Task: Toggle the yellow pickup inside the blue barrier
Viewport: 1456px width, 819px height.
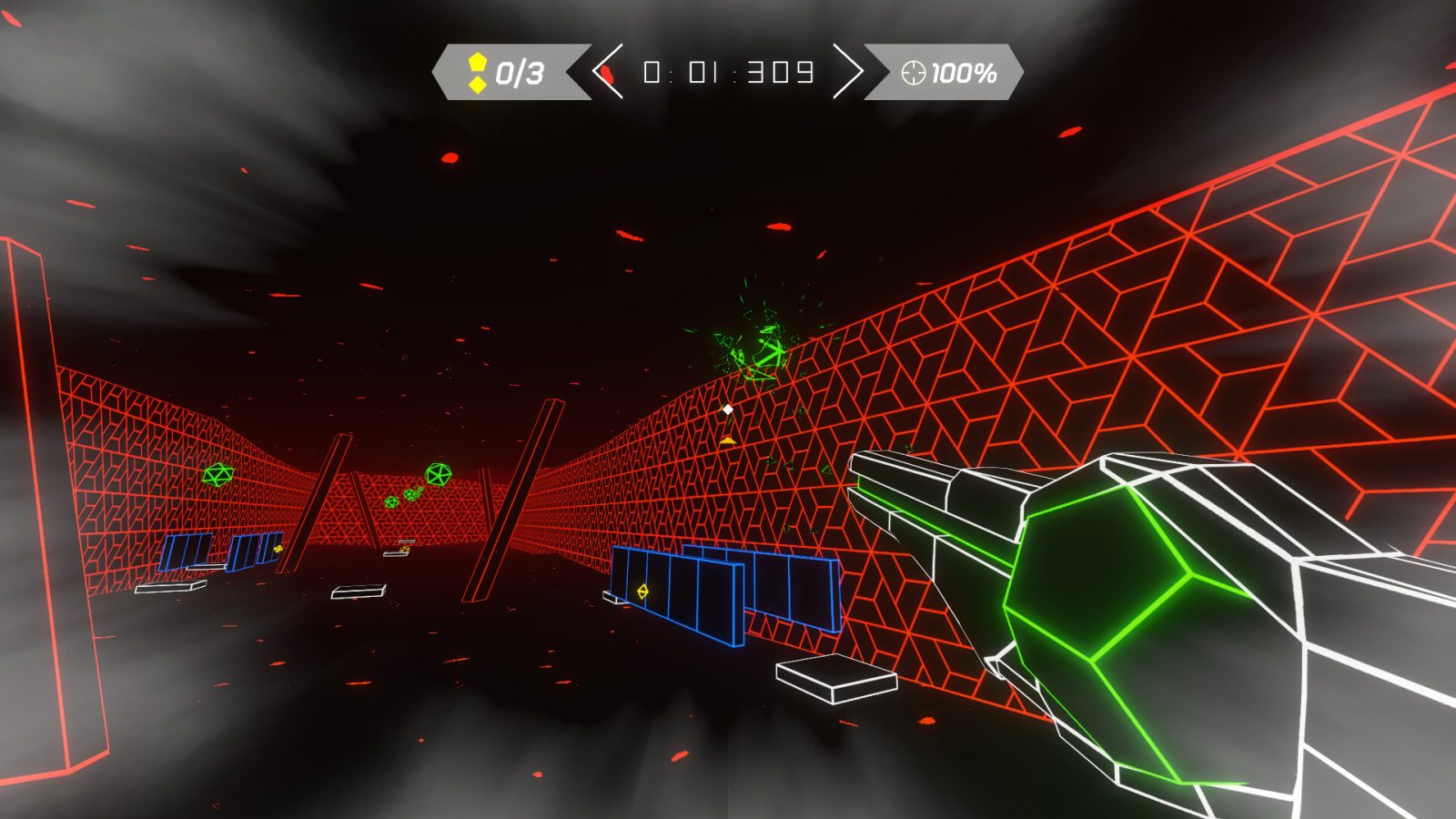Action: (x=642, y=591)
